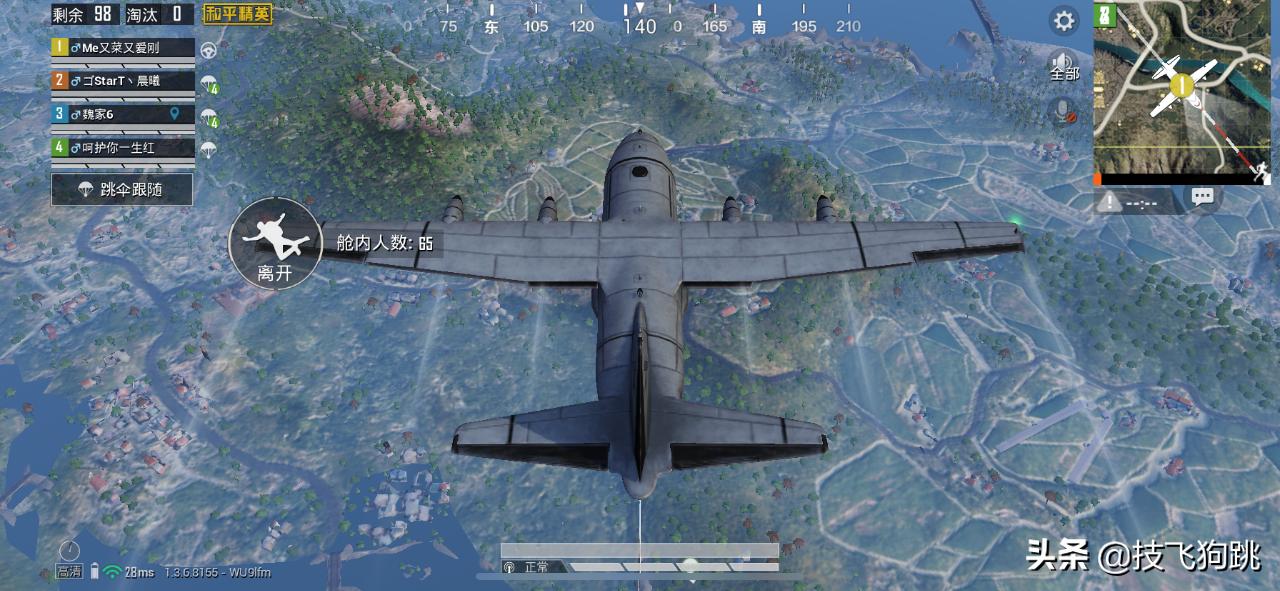Expand the minimap with the plane route
This screenshot has width=1280, height=591.
coord(1182,92)
